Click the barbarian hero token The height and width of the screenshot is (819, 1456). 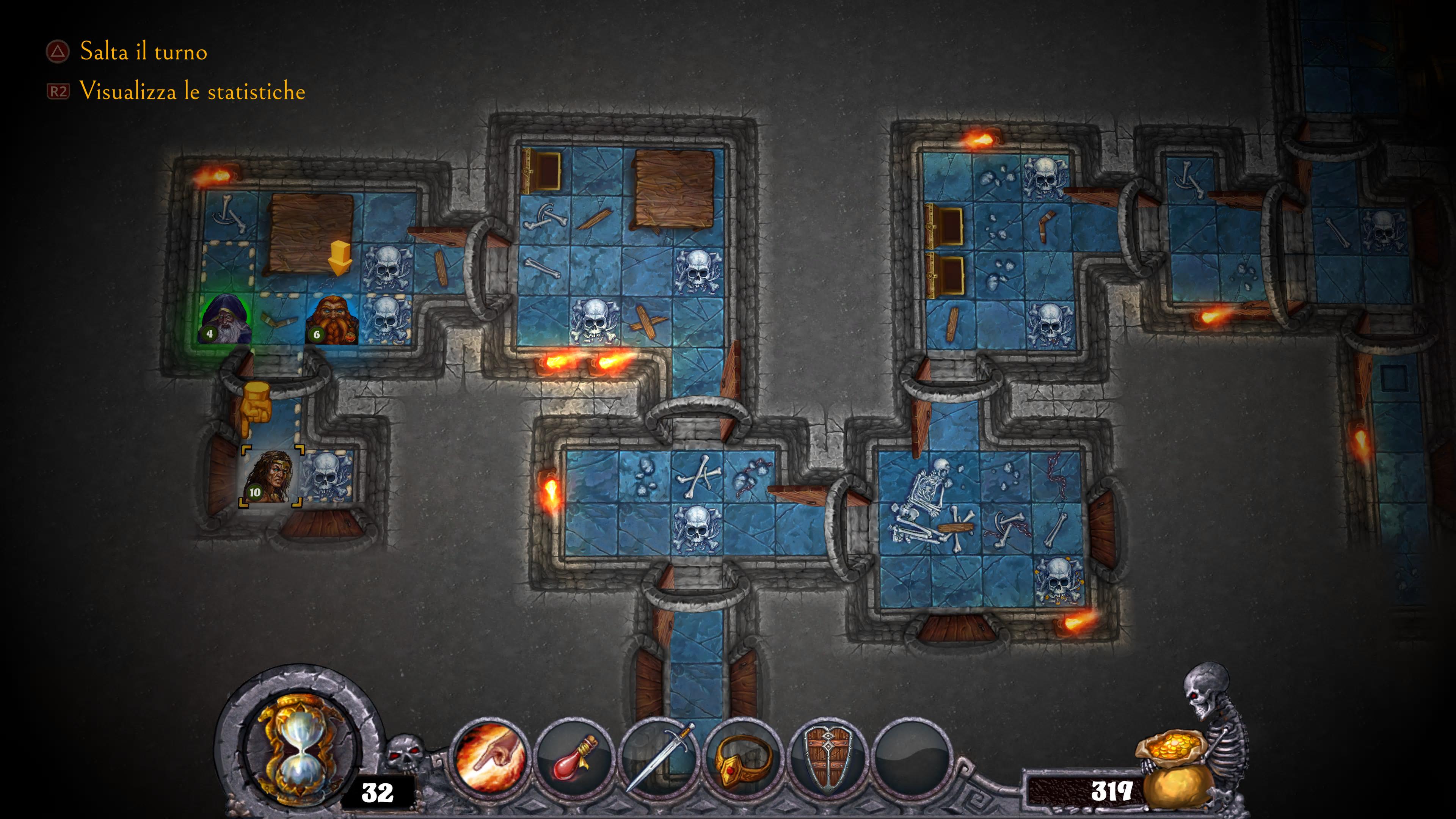point(270,477)
